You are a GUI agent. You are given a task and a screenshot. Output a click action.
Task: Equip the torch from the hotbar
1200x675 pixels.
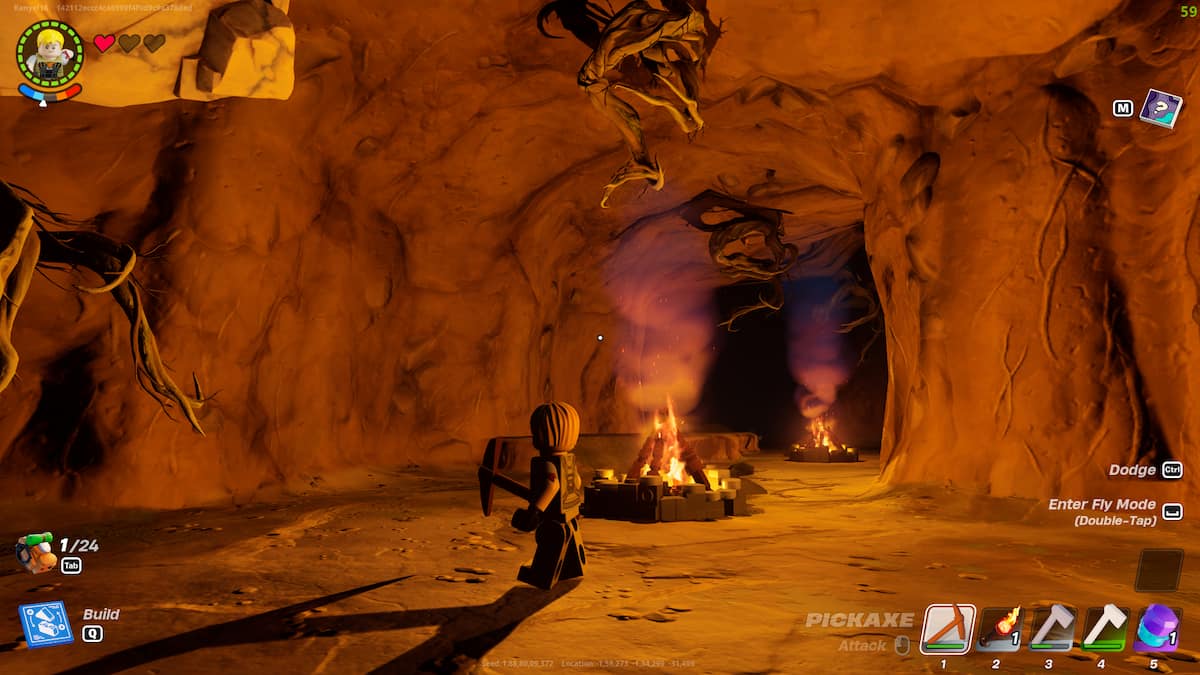[1000, 629]
